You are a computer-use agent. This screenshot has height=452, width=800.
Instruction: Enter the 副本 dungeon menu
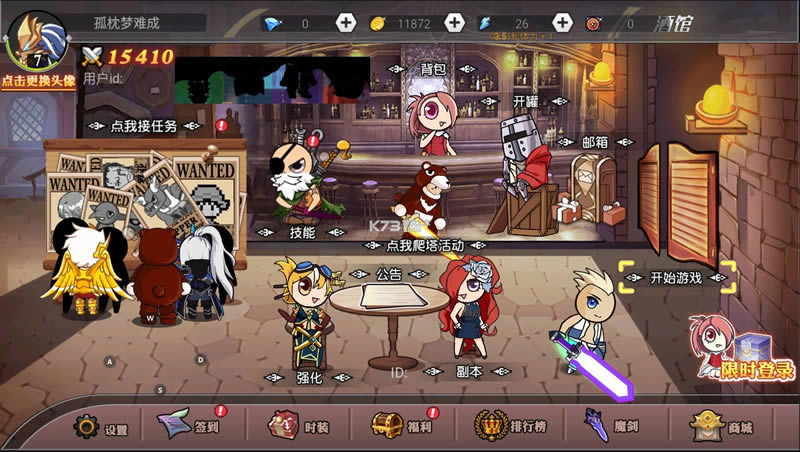coord(469,370)
